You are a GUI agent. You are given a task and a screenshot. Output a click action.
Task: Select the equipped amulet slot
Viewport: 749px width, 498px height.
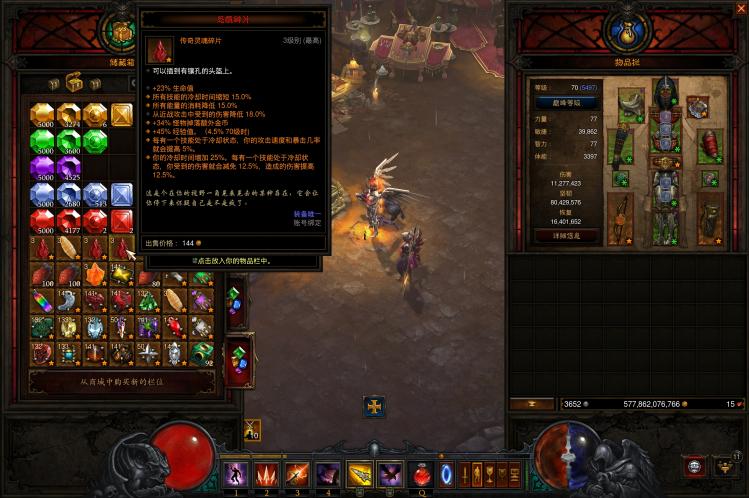(697, 105)
